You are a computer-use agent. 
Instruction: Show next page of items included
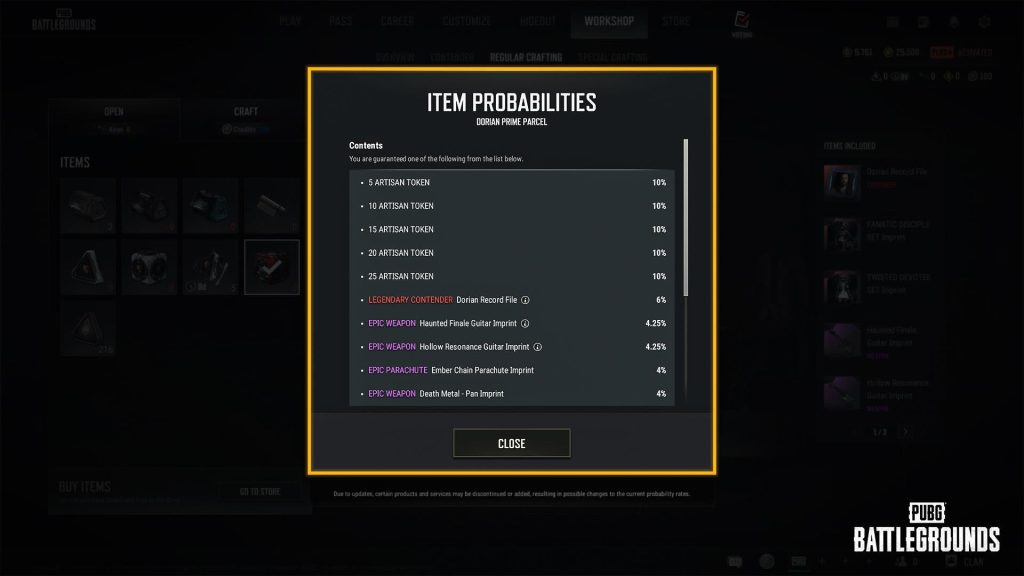coord(905,432)
